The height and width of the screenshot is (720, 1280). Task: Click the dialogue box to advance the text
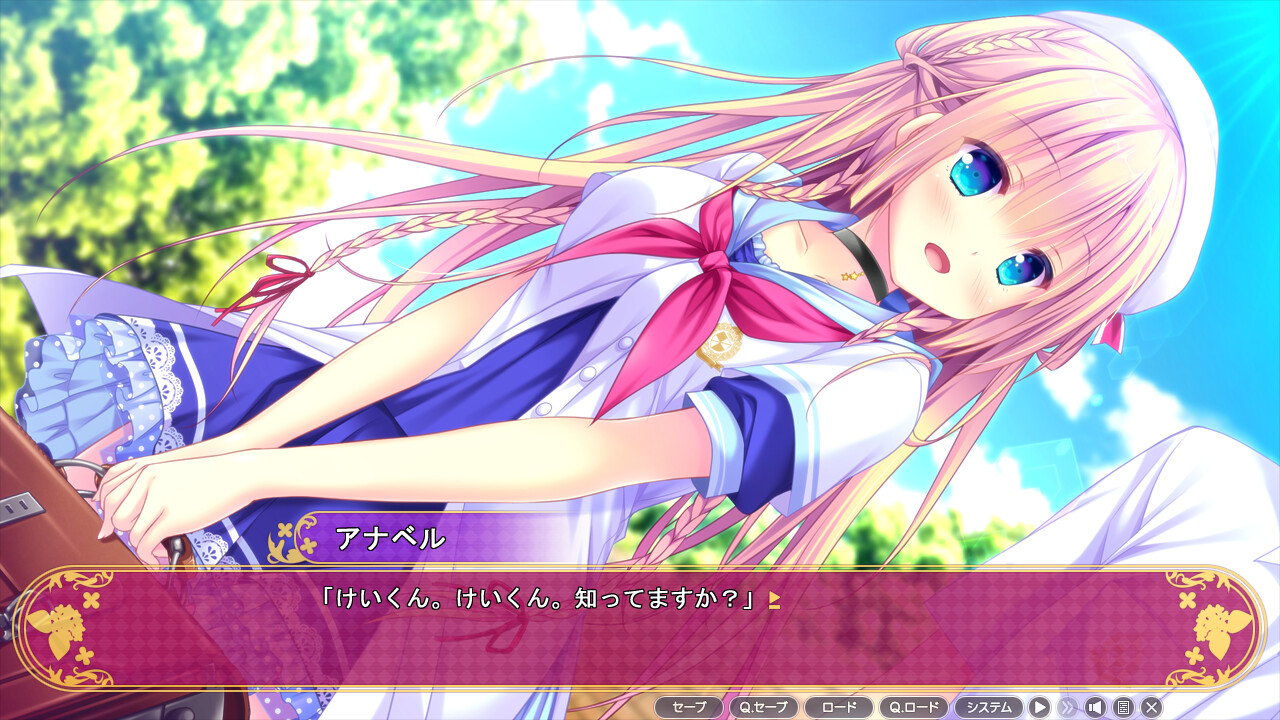point(640,630)
